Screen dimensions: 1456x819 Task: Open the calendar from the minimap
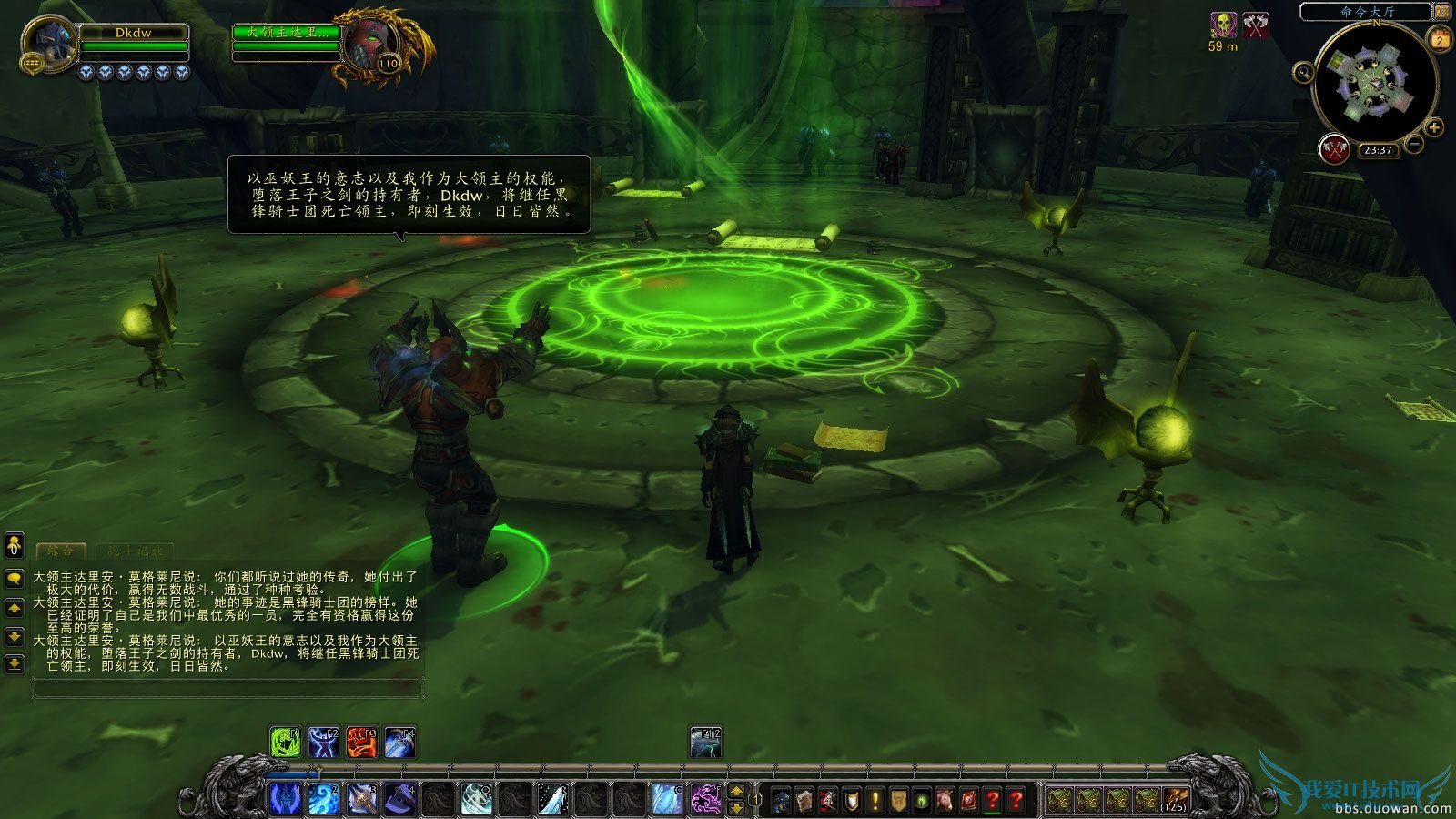pyautogui.click(x=1439, y=38)
